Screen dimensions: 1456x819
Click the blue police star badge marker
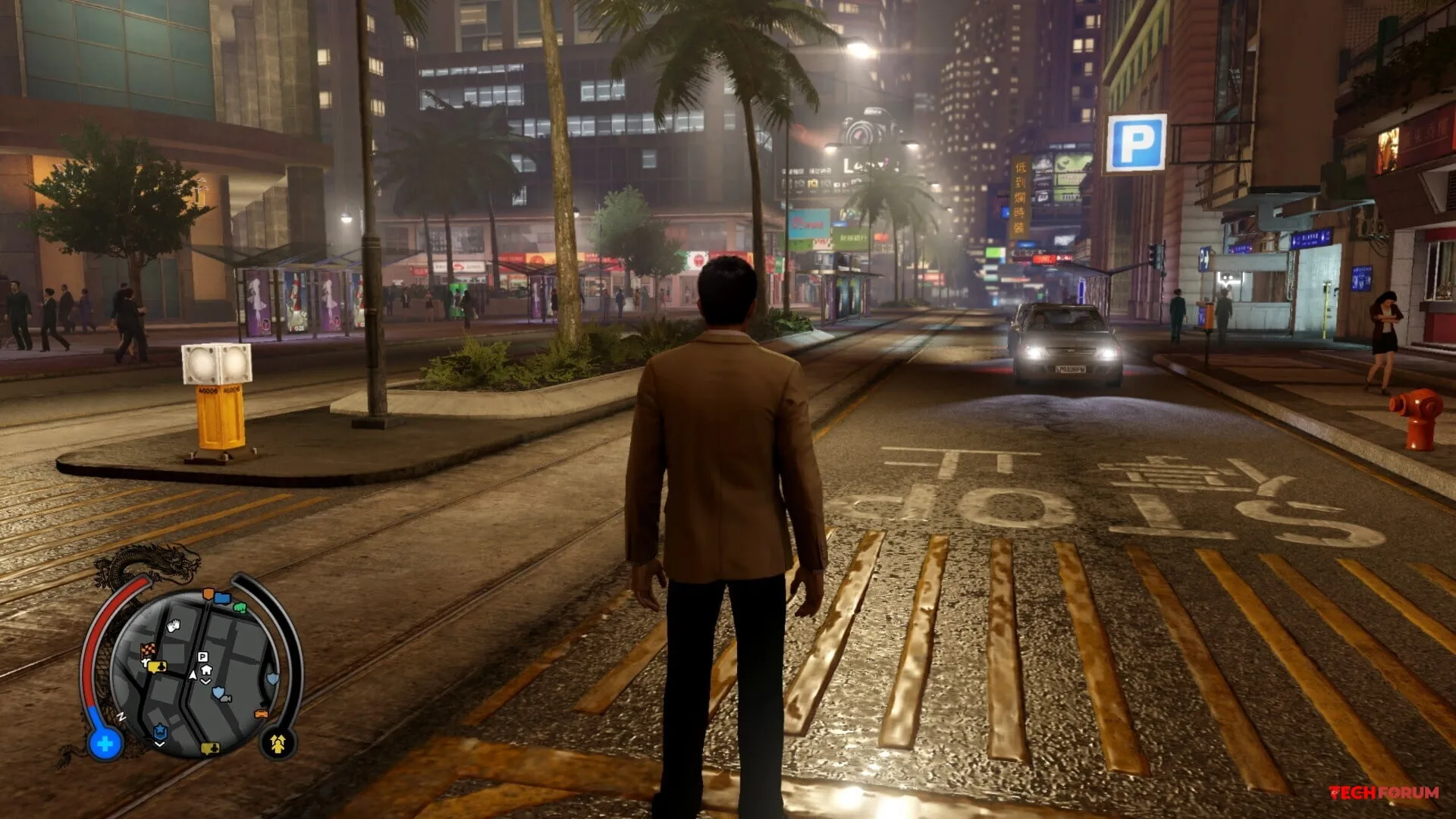click(160, 732)
